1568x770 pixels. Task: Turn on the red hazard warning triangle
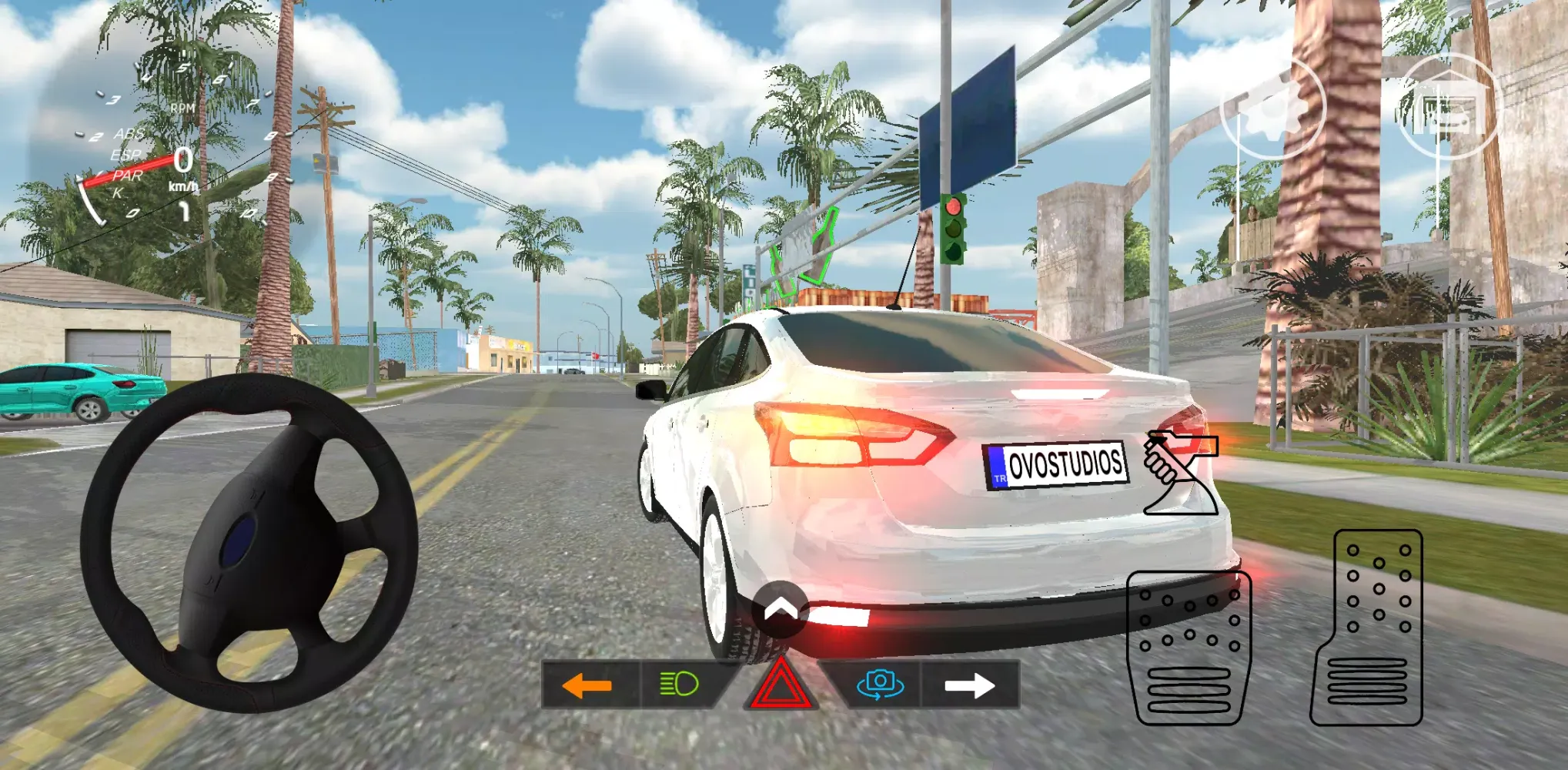coord(781,685)
